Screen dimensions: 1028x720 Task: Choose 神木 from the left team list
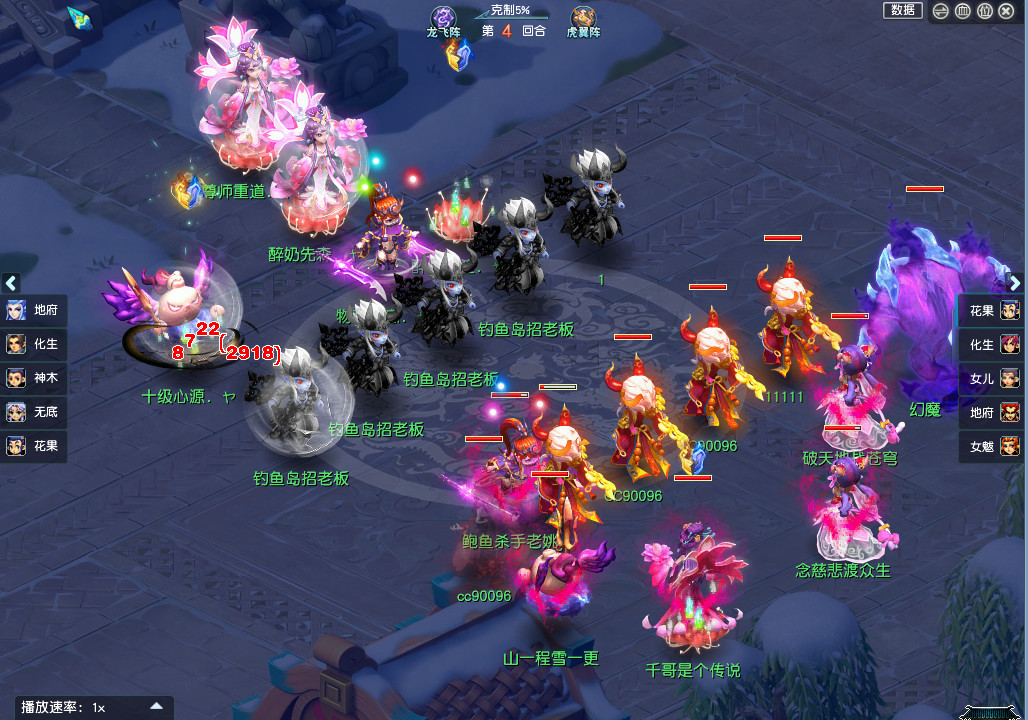coord(34,378)
